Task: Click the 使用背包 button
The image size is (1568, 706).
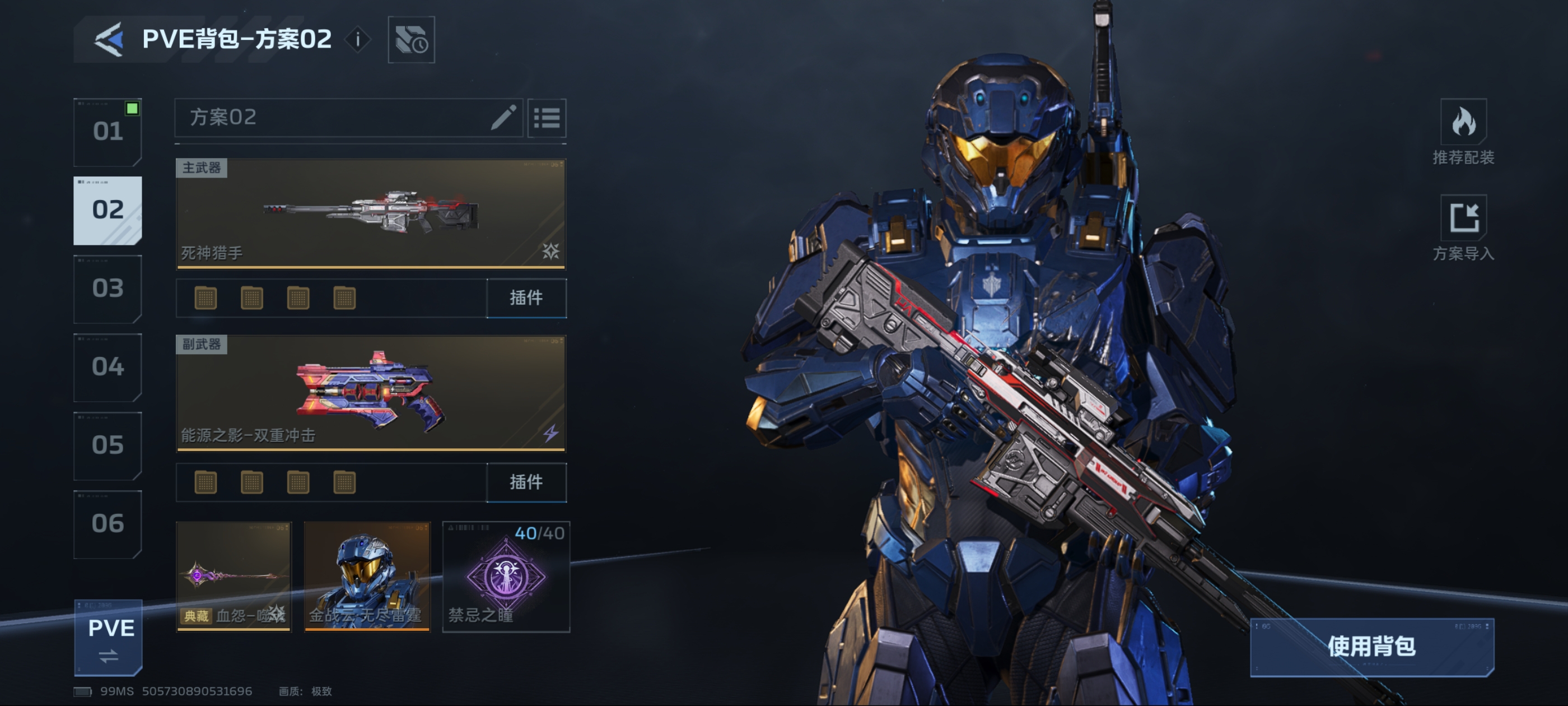Action: coord(1371,646)
